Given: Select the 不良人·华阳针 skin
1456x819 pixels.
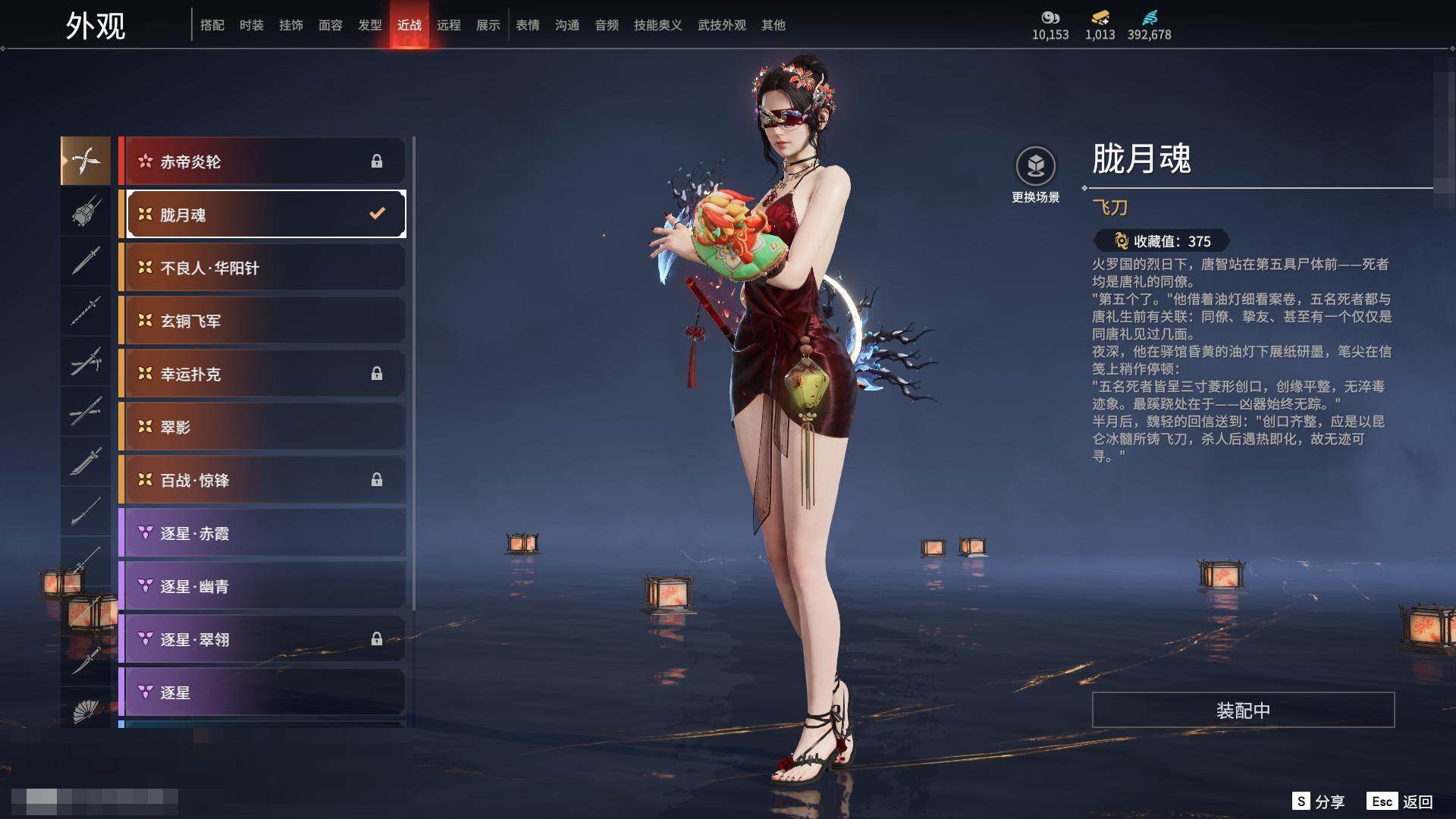Looking at the screenshot, I should point(262,268).
